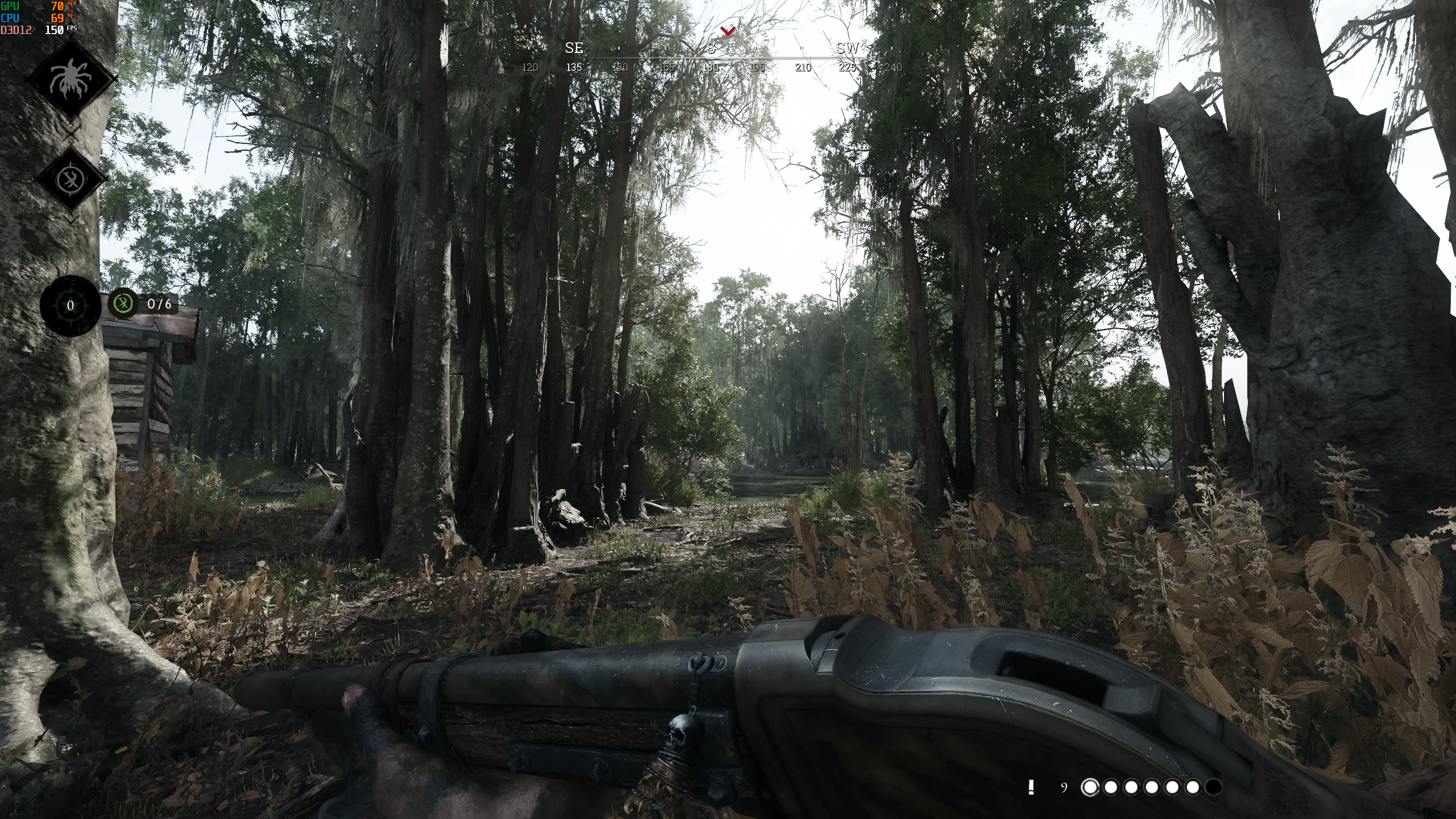Image resolution: width=1456 pixels, height=819 pixels.
Task: Select the D3D12 API indicator
Action: (16, 30)
